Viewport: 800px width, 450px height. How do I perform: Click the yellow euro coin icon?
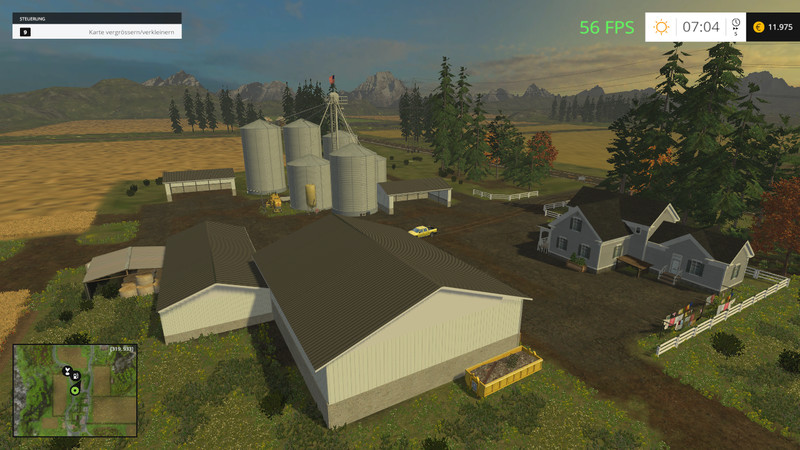click(x=759, y=27)
